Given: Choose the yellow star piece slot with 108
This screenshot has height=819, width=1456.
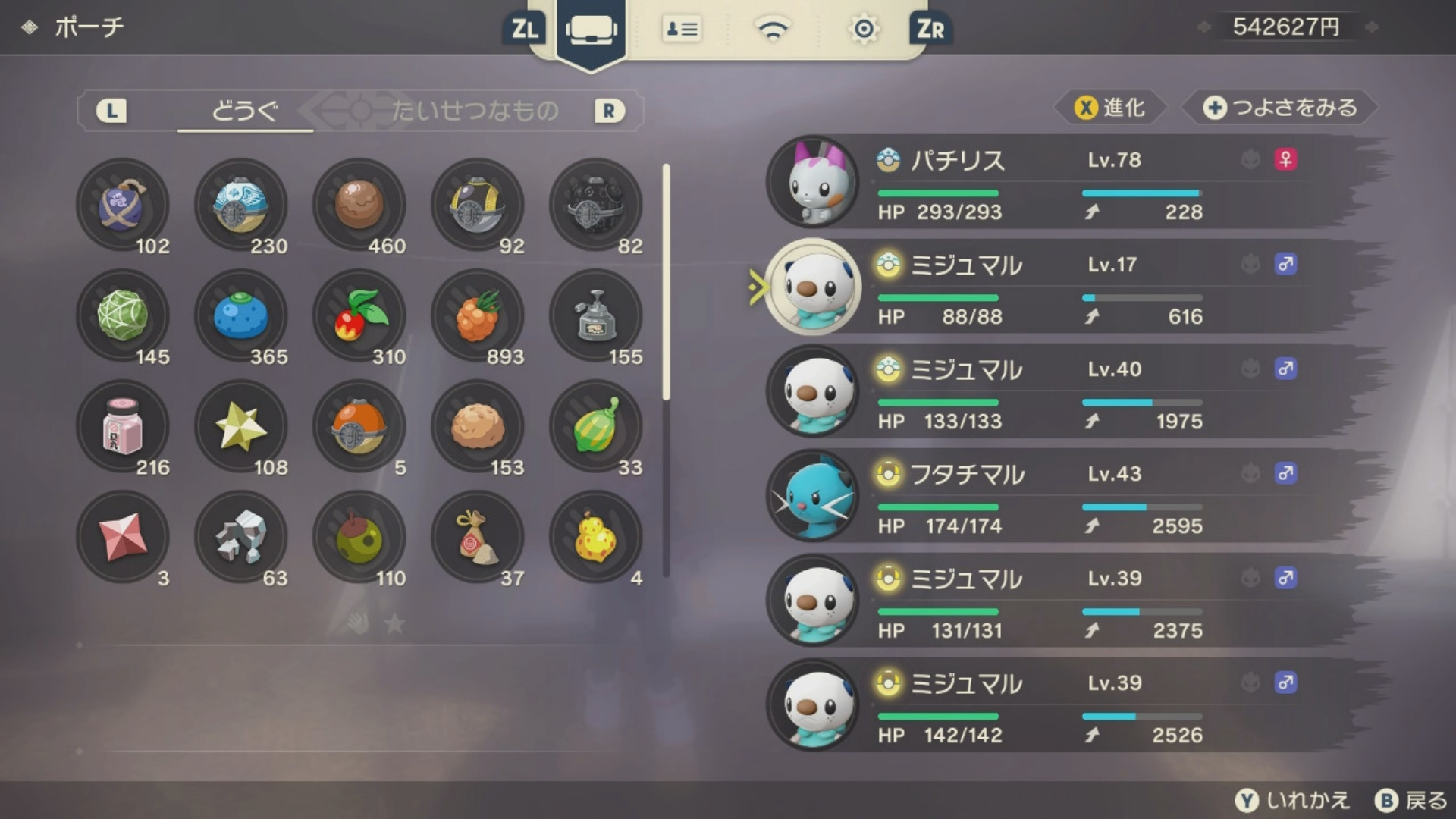Looking at the screenshot, I should [241, 426].
